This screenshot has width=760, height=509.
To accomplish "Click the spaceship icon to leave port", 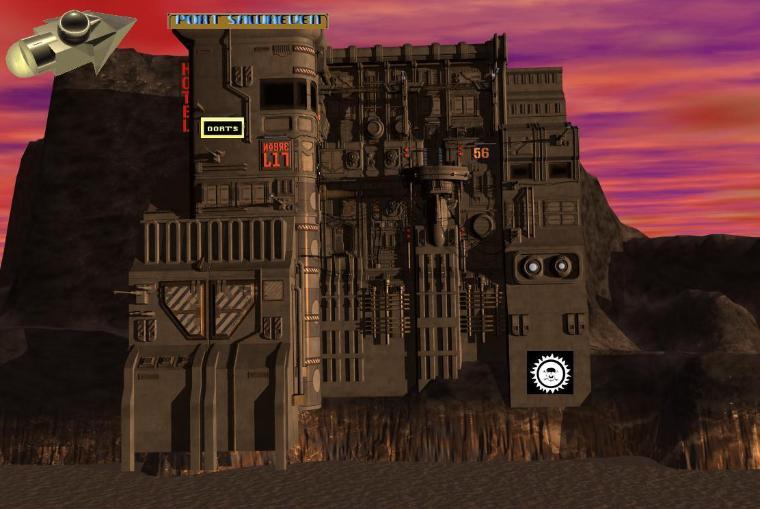I will [x=68, y=41].
